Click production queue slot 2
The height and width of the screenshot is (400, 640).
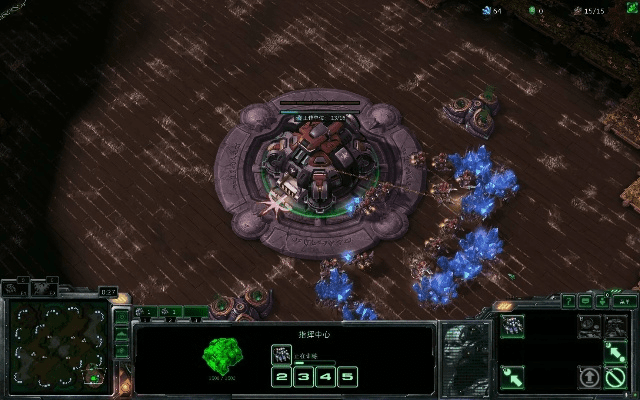pos(282,377)
